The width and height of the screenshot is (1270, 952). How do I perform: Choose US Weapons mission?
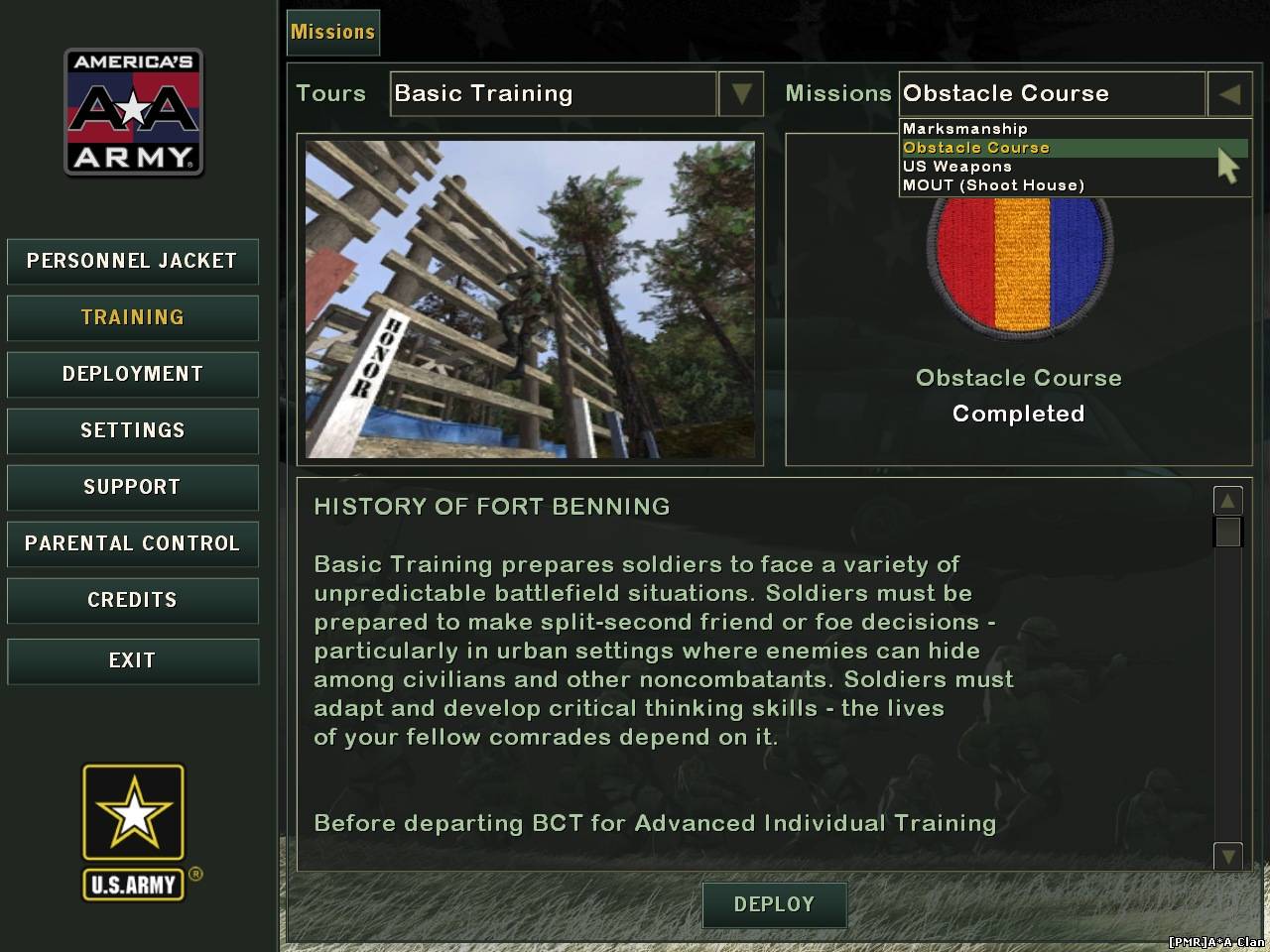point(957,167)
